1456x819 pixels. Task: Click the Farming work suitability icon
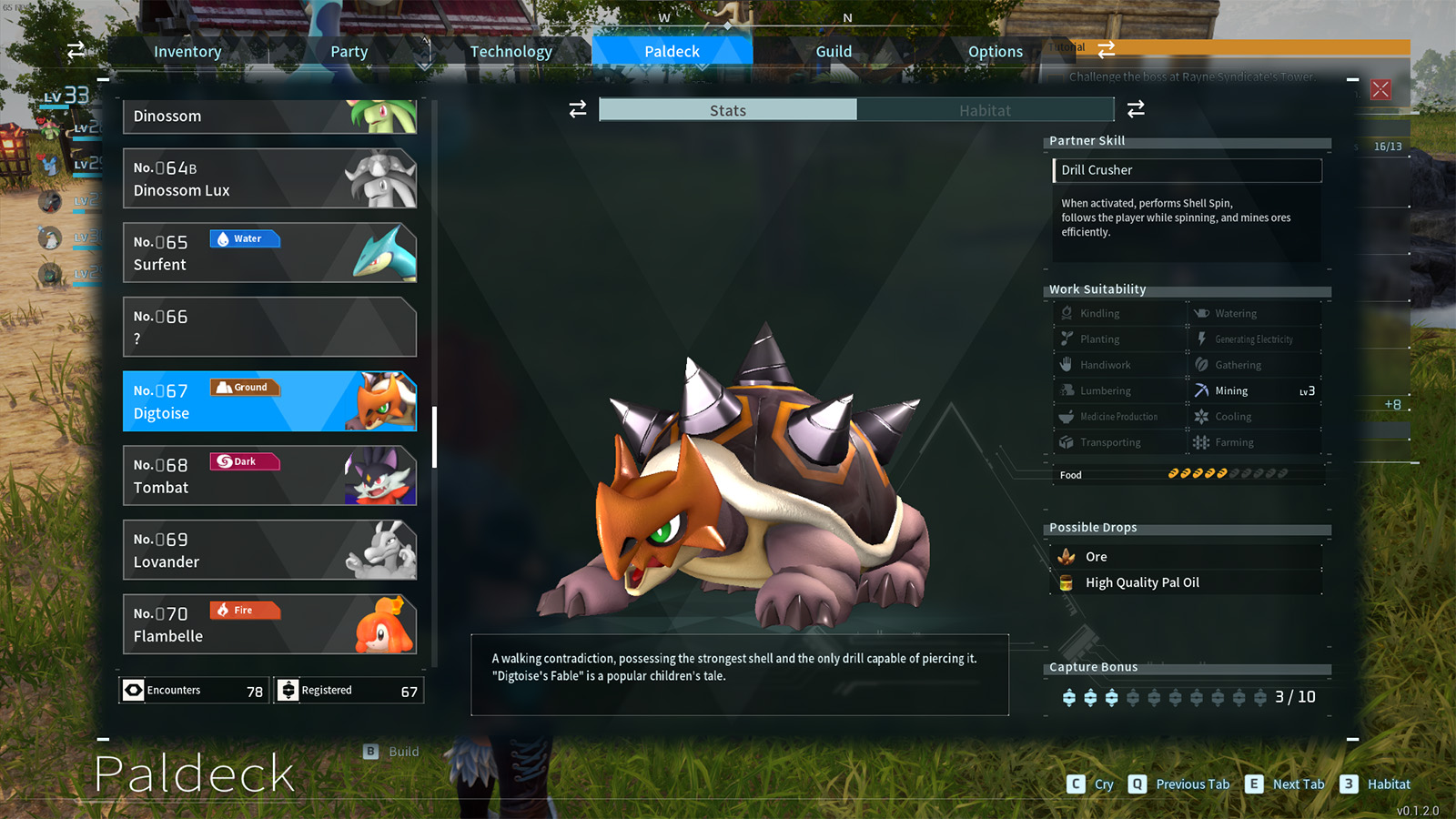(1203, 442)
